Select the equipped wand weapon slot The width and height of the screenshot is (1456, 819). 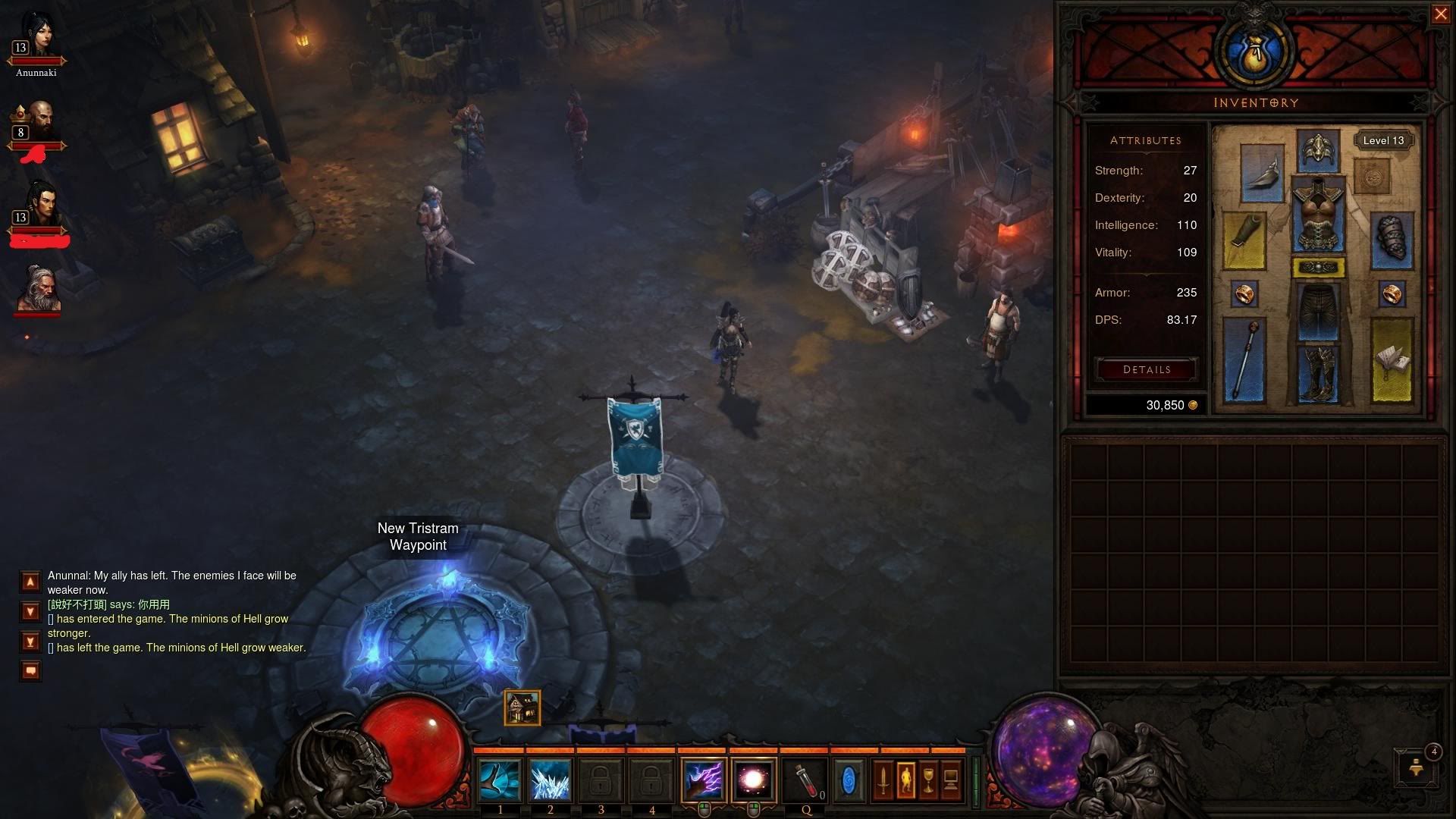tap(1244, 359)
